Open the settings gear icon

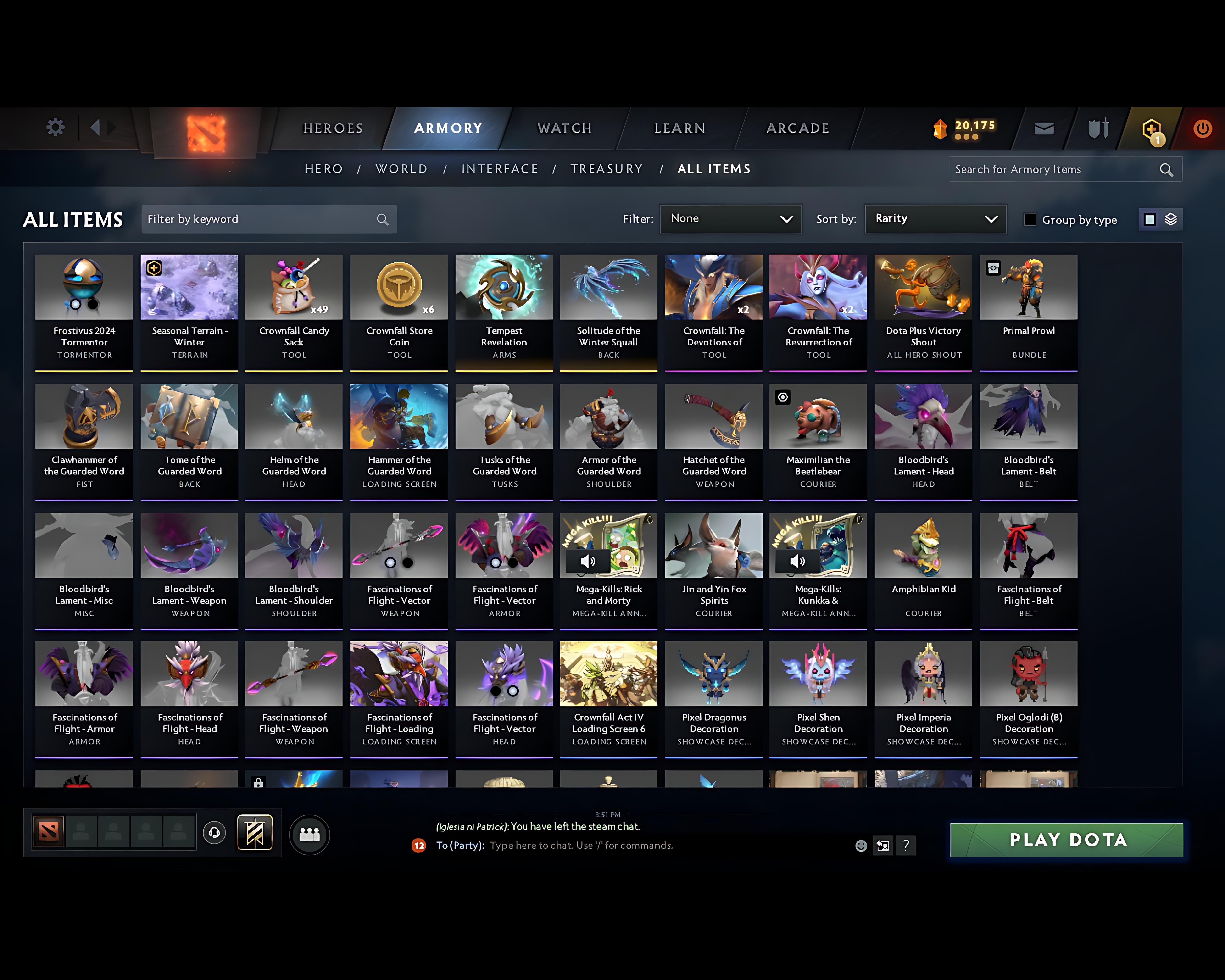click(55, 128)
